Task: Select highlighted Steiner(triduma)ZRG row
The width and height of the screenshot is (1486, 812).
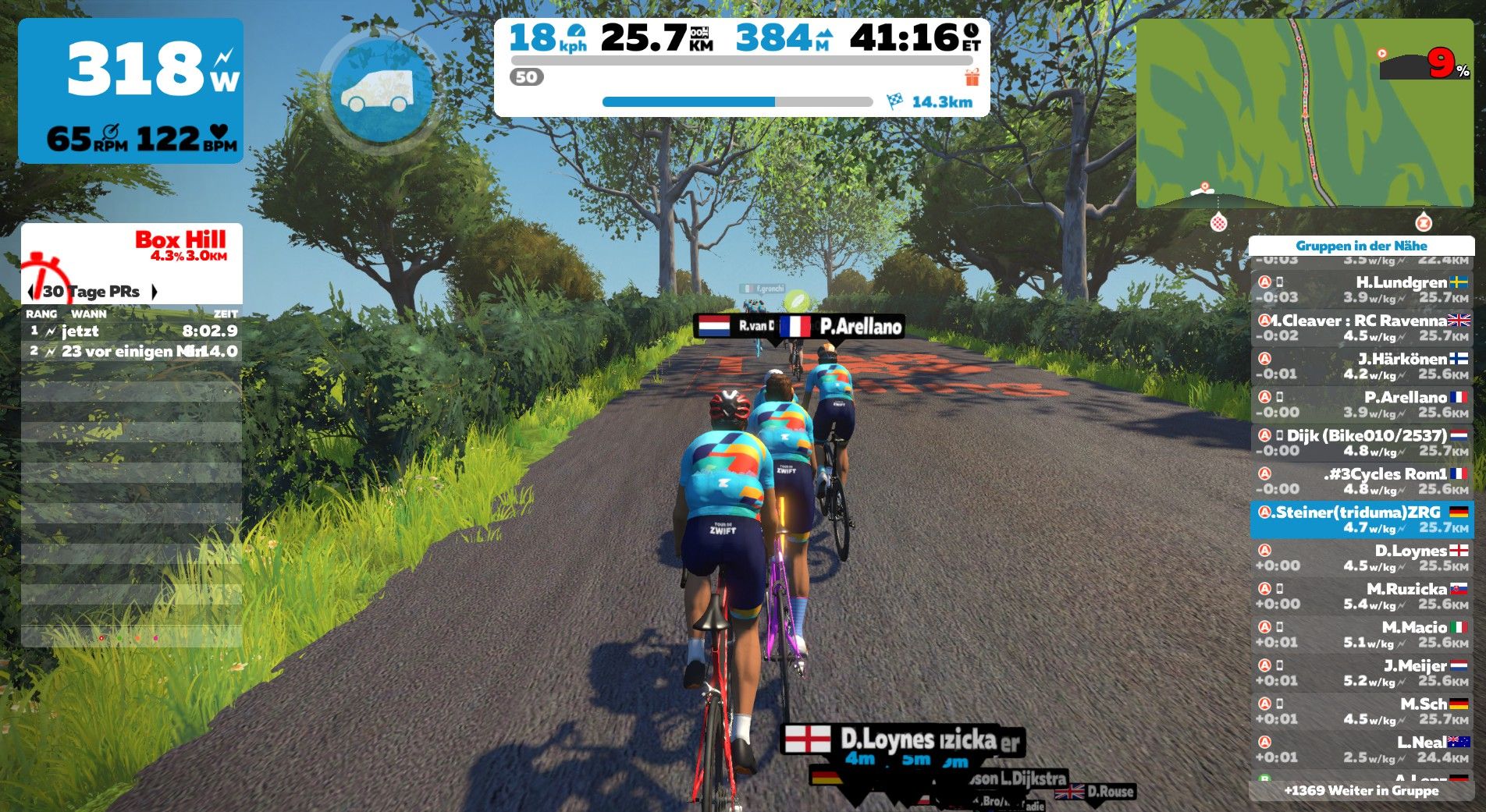Action: pos(1361,519)
